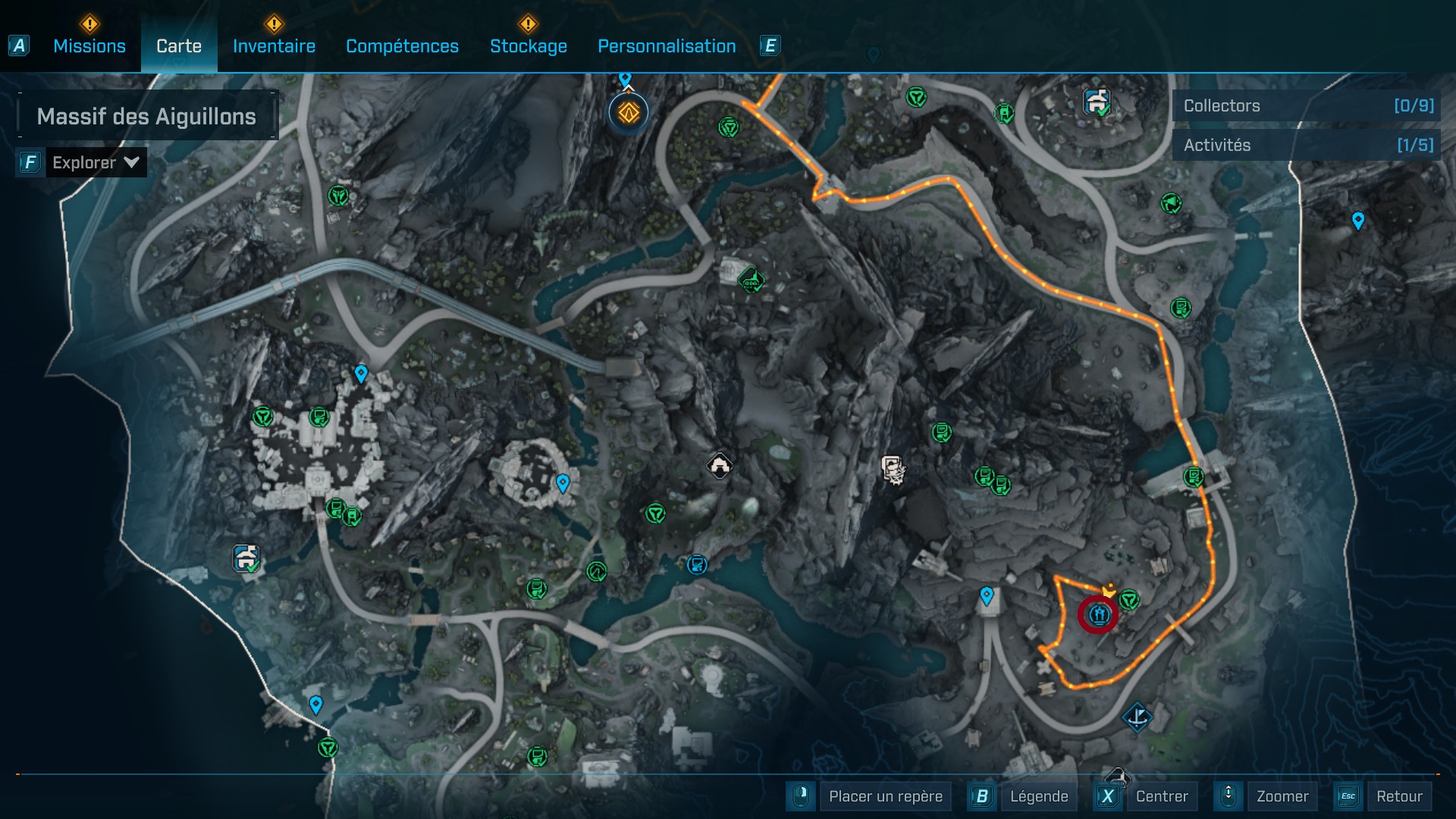Viewport: 1456px width, 819px height.
Task: Click the Légende button
Action: tap(1038, 796)
